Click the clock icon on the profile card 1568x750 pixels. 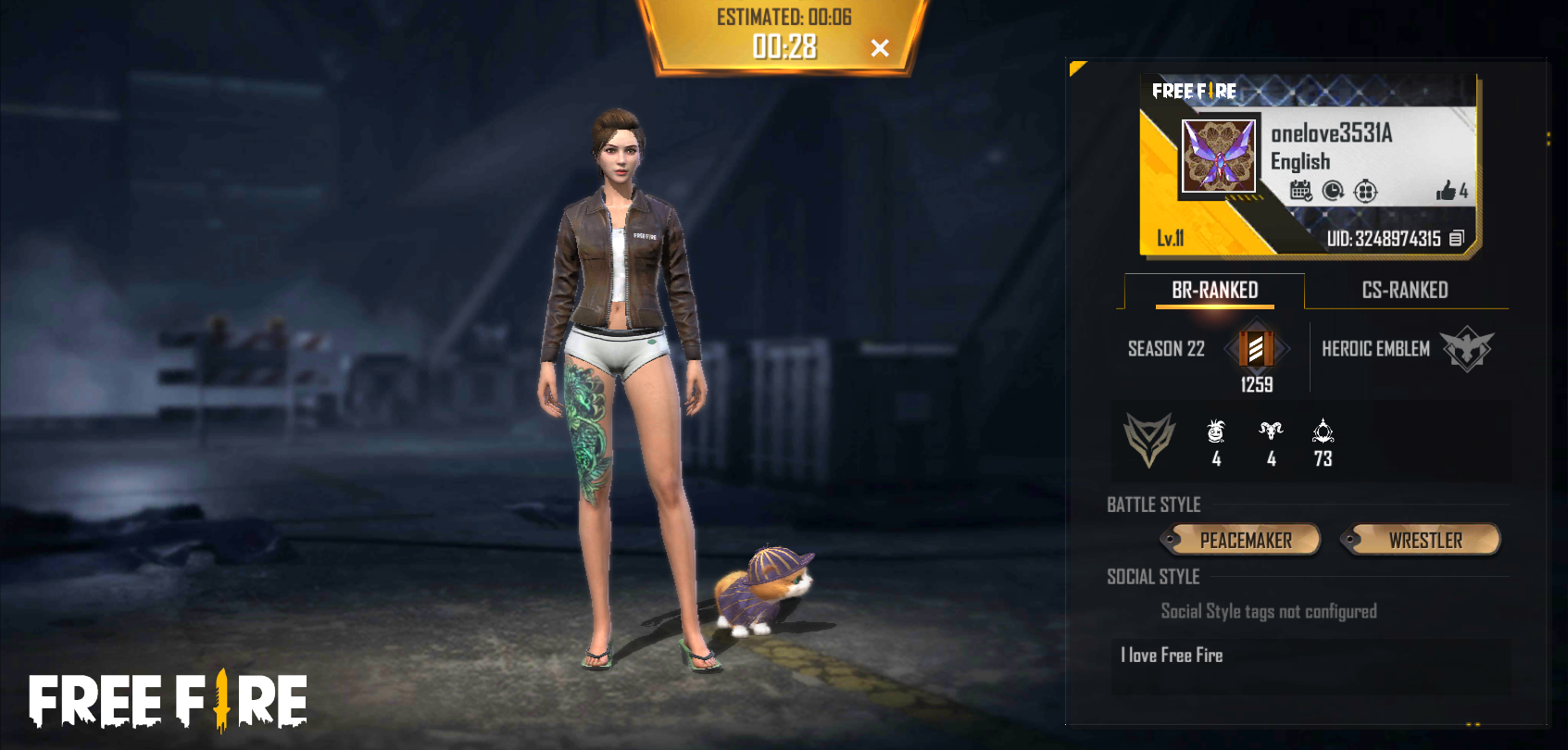1333,191
